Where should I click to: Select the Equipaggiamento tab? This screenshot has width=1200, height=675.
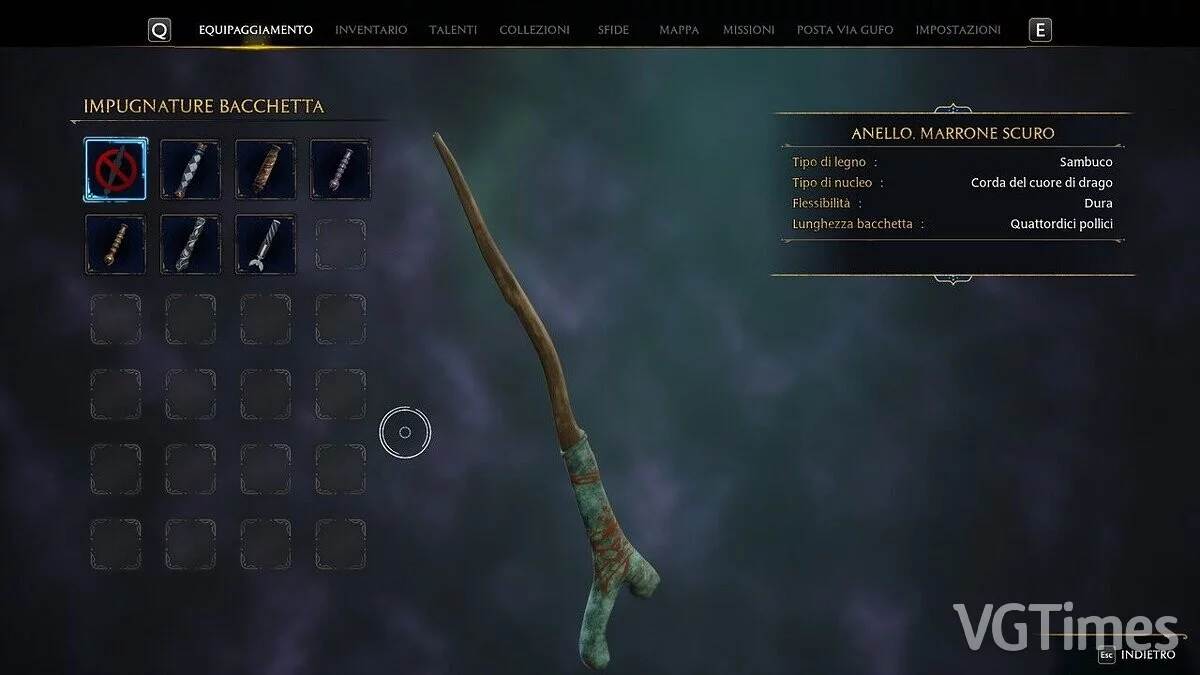[x=256, y=30]
